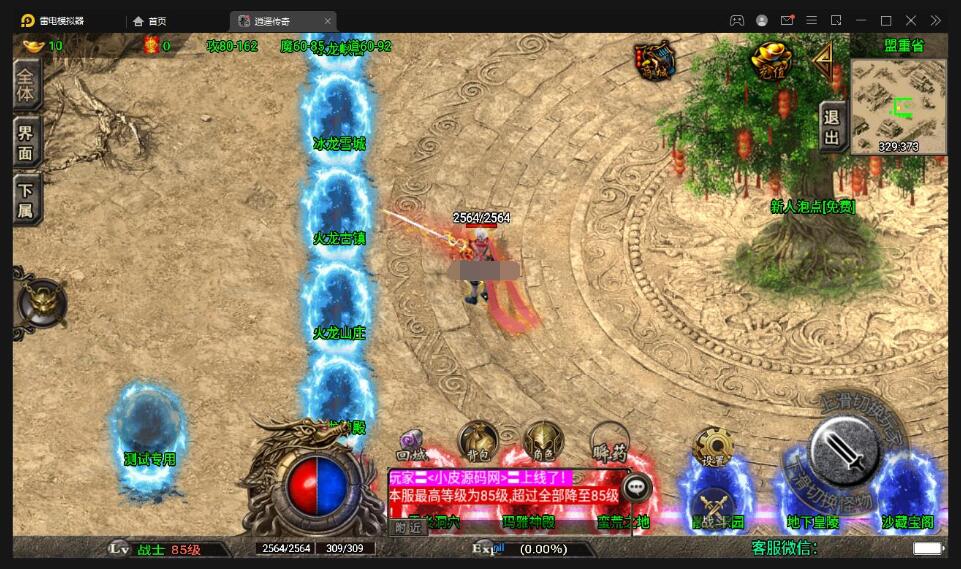The height and width of the screenshot is (569, 961).
Task: Show the 角色 character sheet
Action: 544,441
